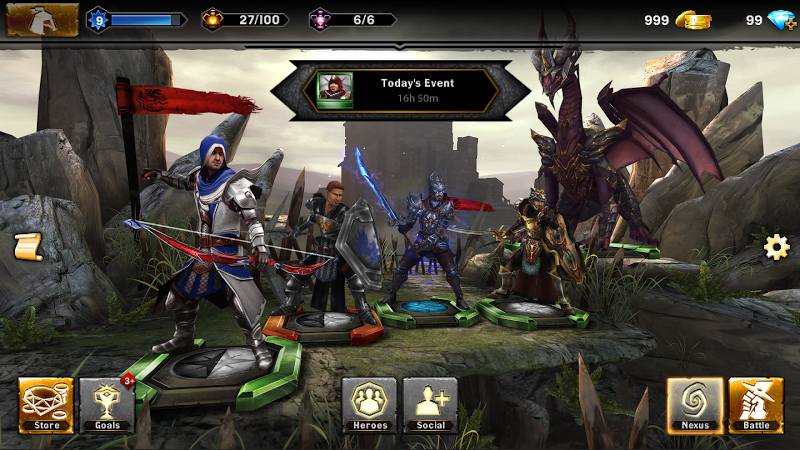The image size is (800, 450).
Task: Tap the 6/6 purple resource counter
Action: (x=352, y=20)
